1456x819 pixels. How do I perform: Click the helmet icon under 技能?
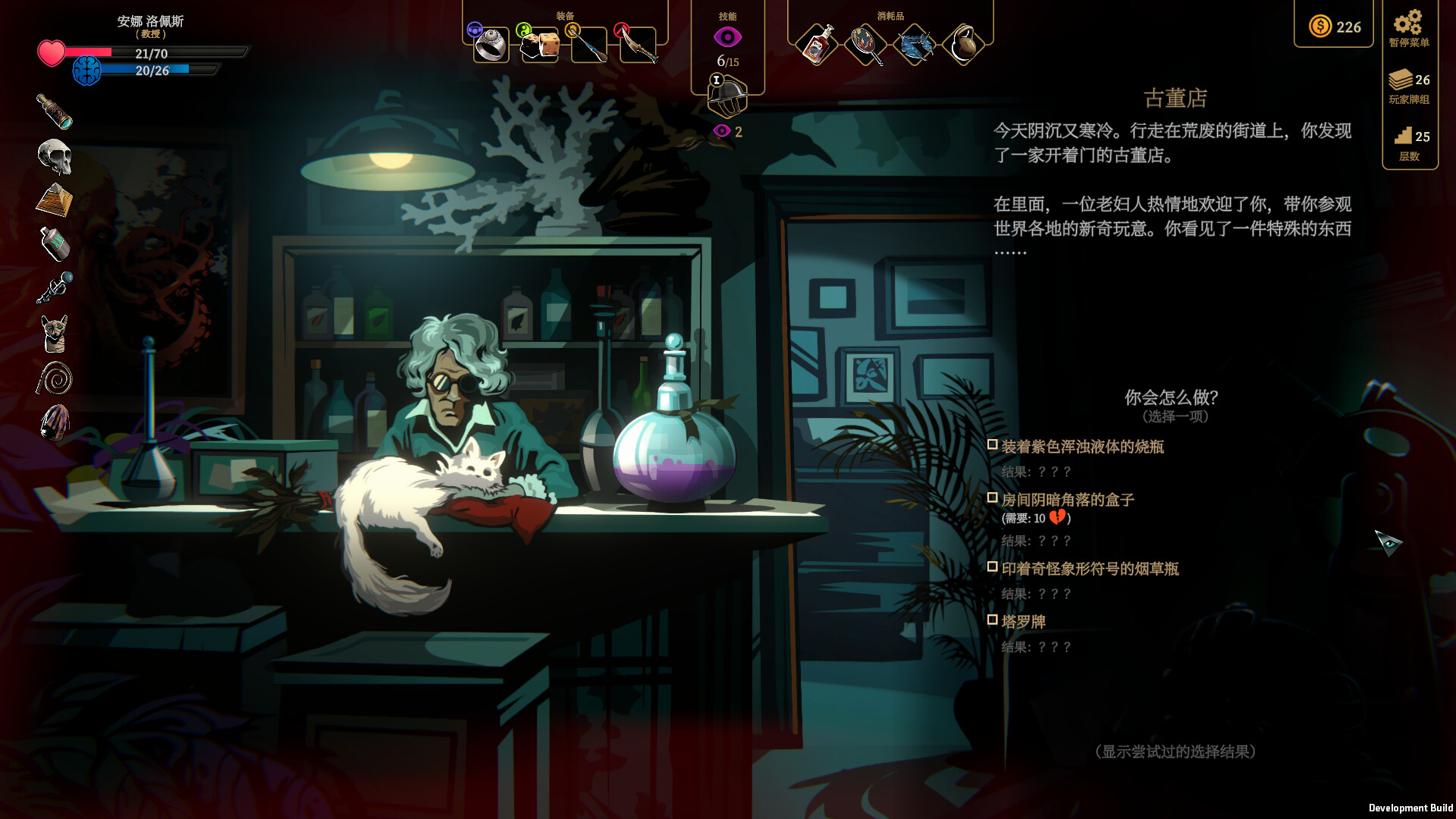click(x=729, y=99)
